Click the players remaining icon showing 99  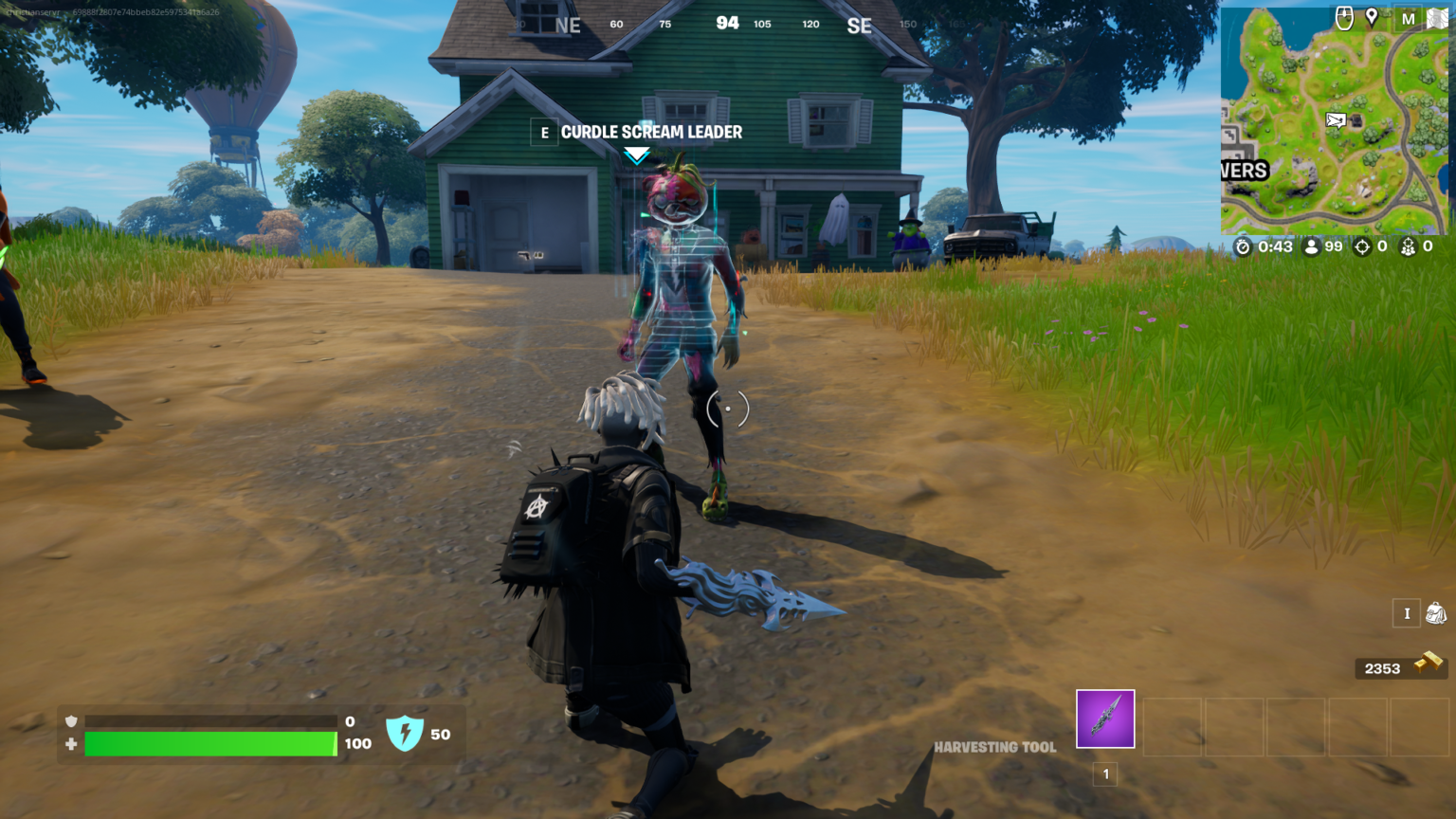pos(1310,246)
